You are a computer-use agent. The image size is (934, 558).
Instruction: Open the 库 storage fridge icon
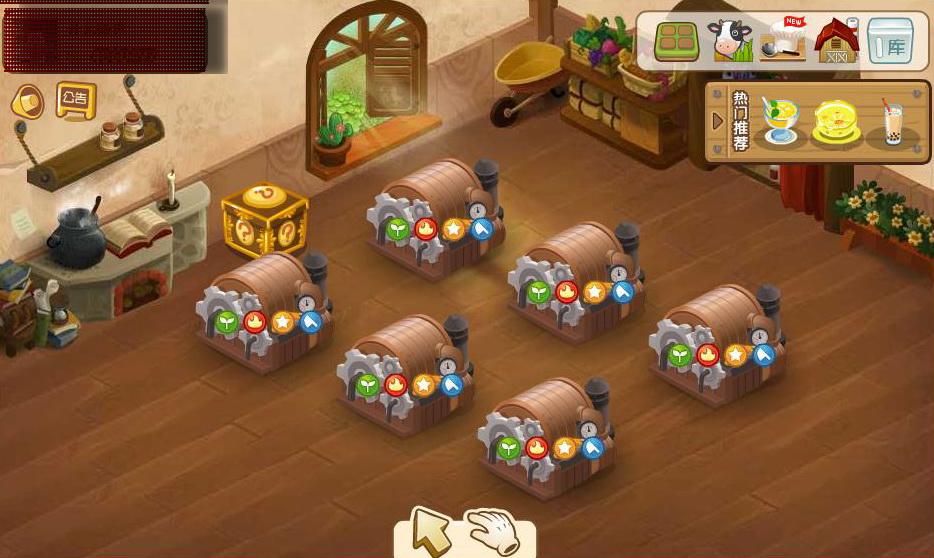click(x=890, y=41)
